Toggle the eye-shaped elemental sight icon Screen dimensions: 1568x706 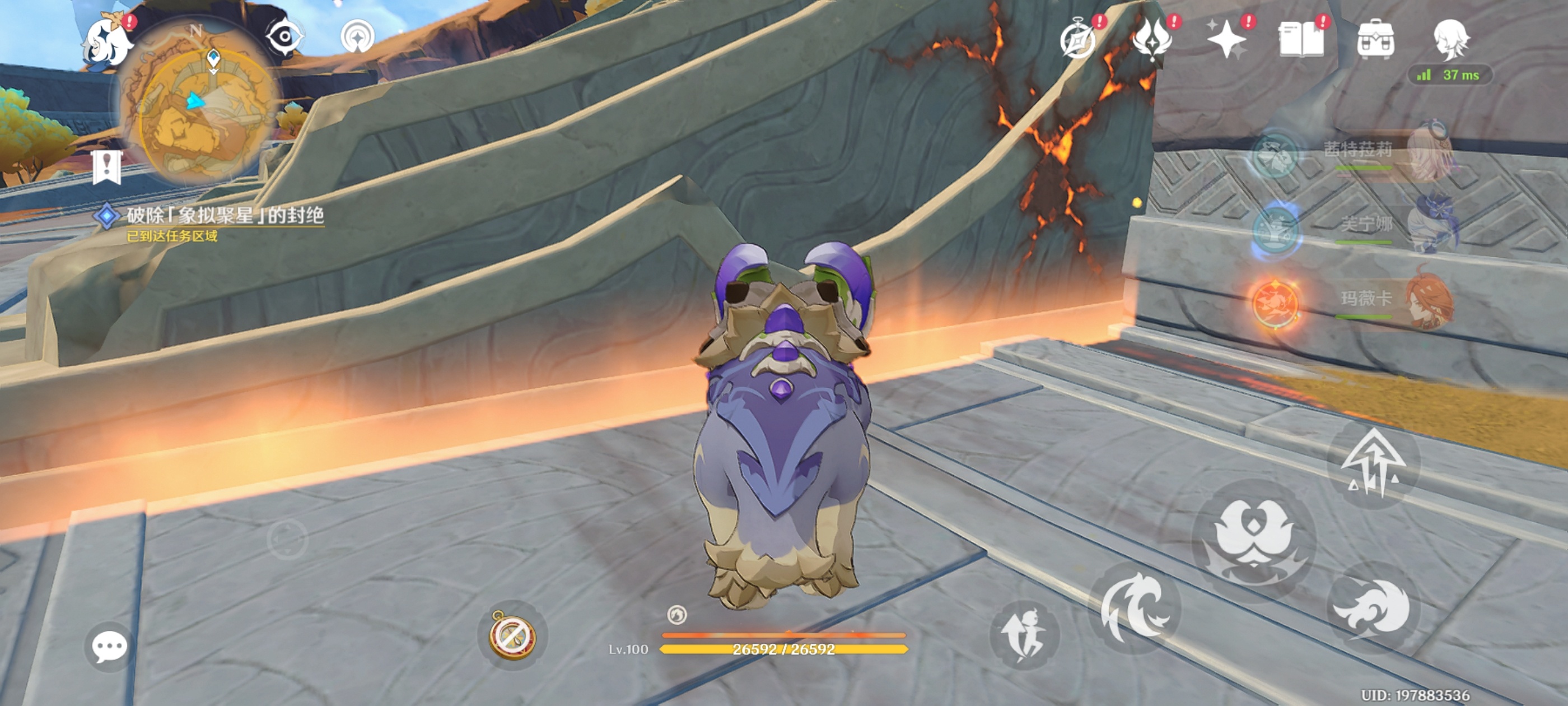284,37
